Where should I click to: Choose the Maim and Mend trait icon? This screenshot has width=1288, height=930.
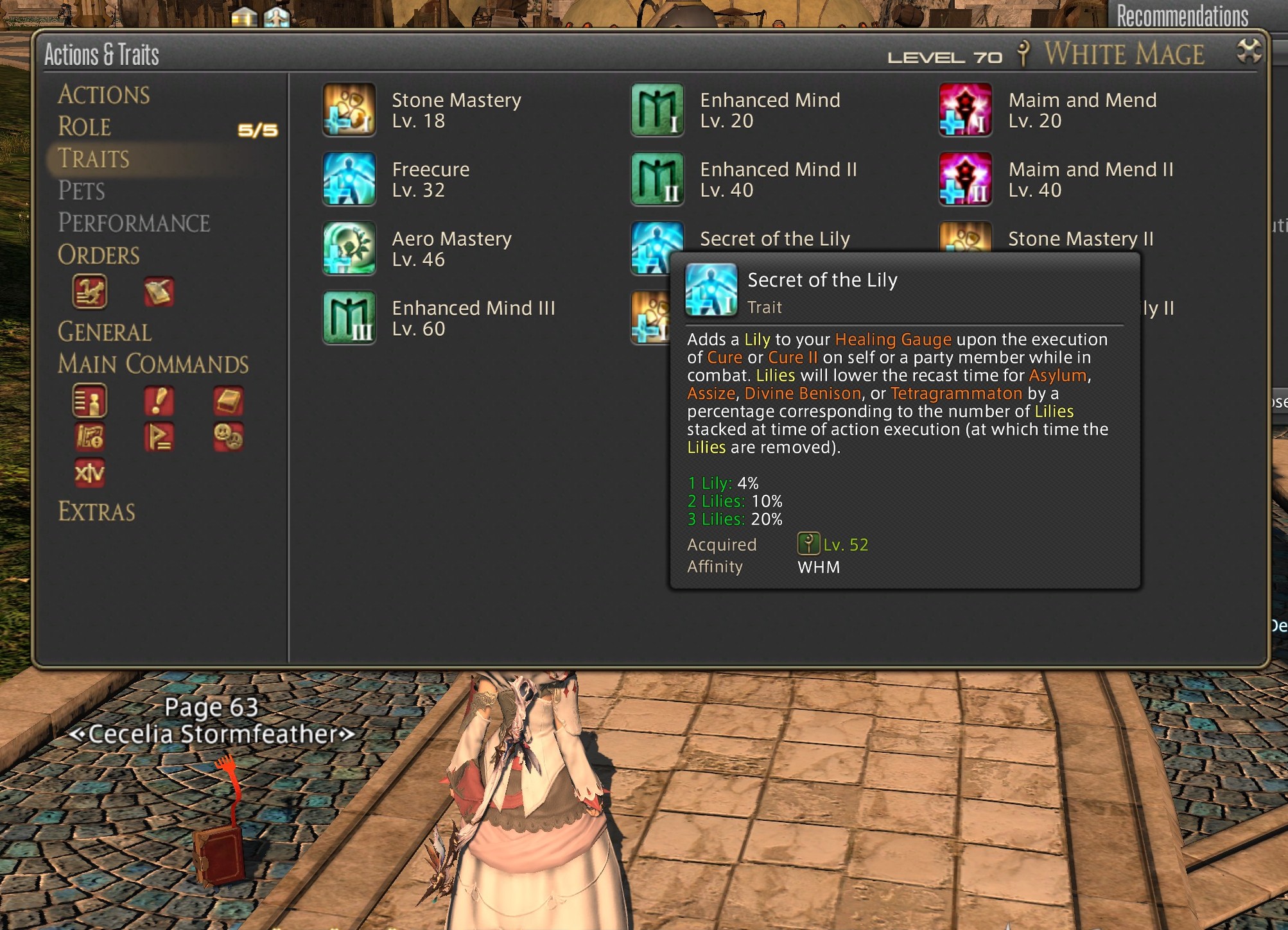[x=965, y=110]
